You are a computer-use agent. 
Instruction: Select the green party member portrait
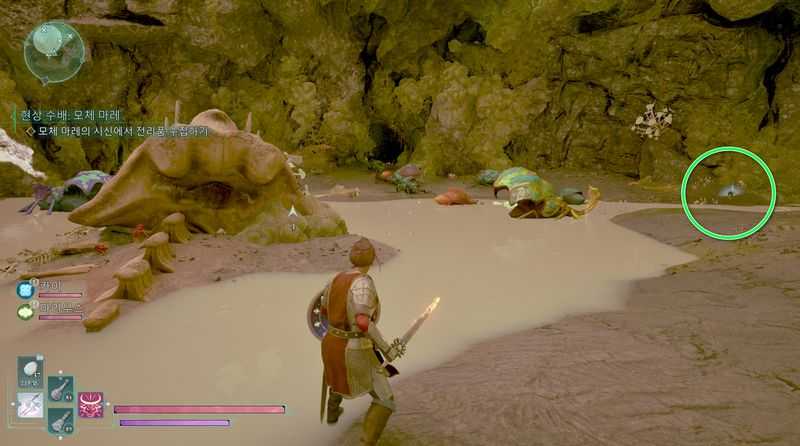click(x=25, y=311)
